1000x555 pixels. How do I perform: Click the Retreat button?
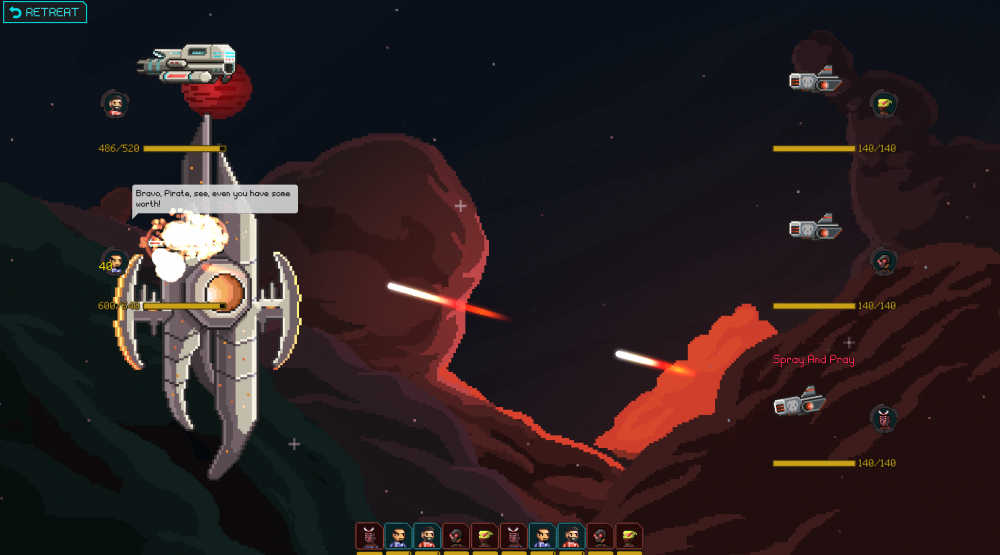pos(45,12)
